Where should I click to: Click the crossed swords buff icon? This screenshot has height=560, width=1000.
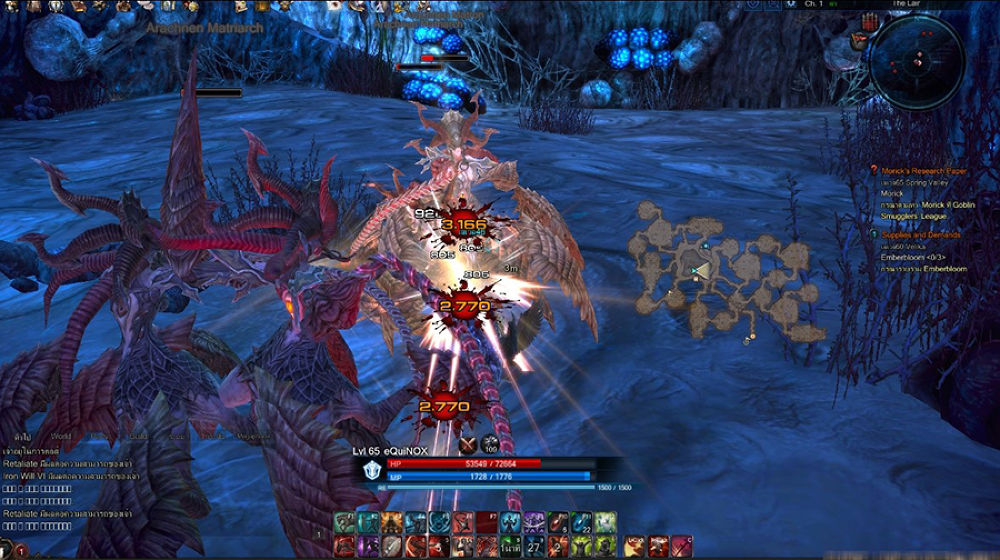(x=467, y=445)
